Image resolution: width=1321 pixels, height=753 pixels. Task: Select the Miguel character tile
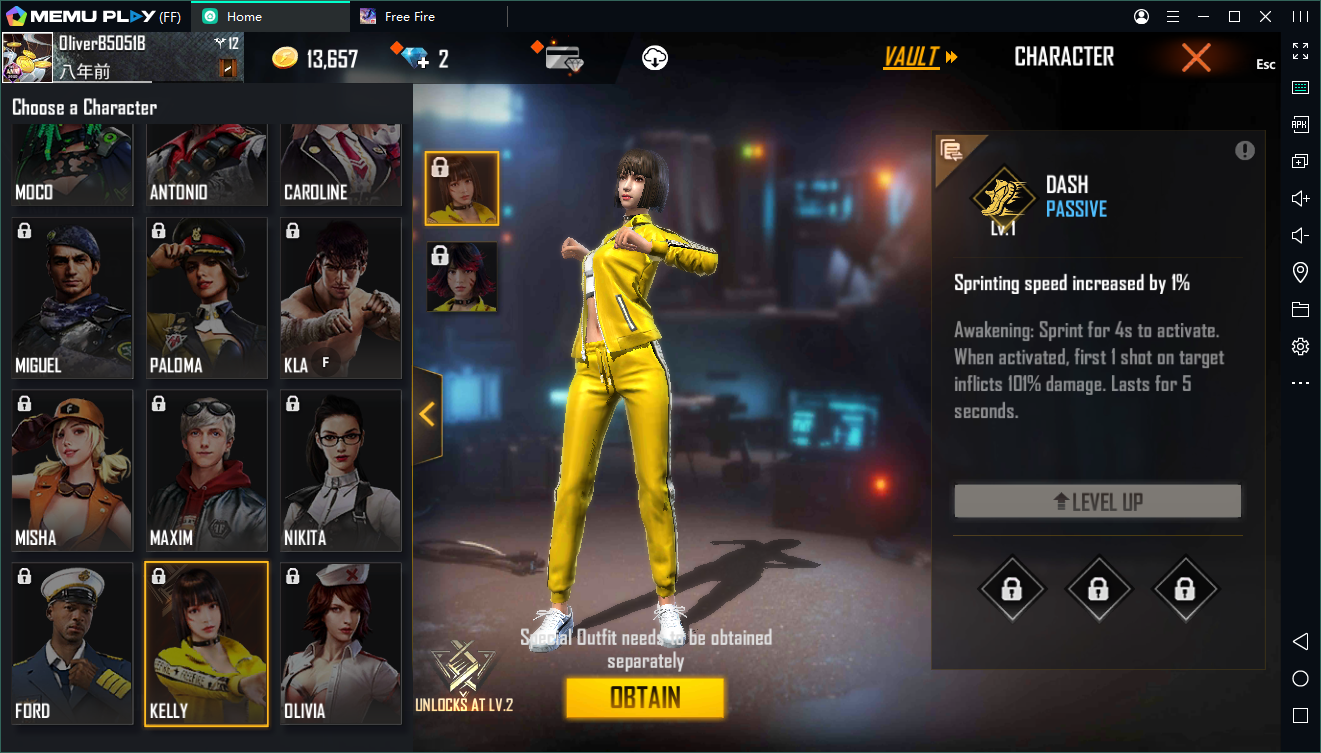(x=72, y=298)
